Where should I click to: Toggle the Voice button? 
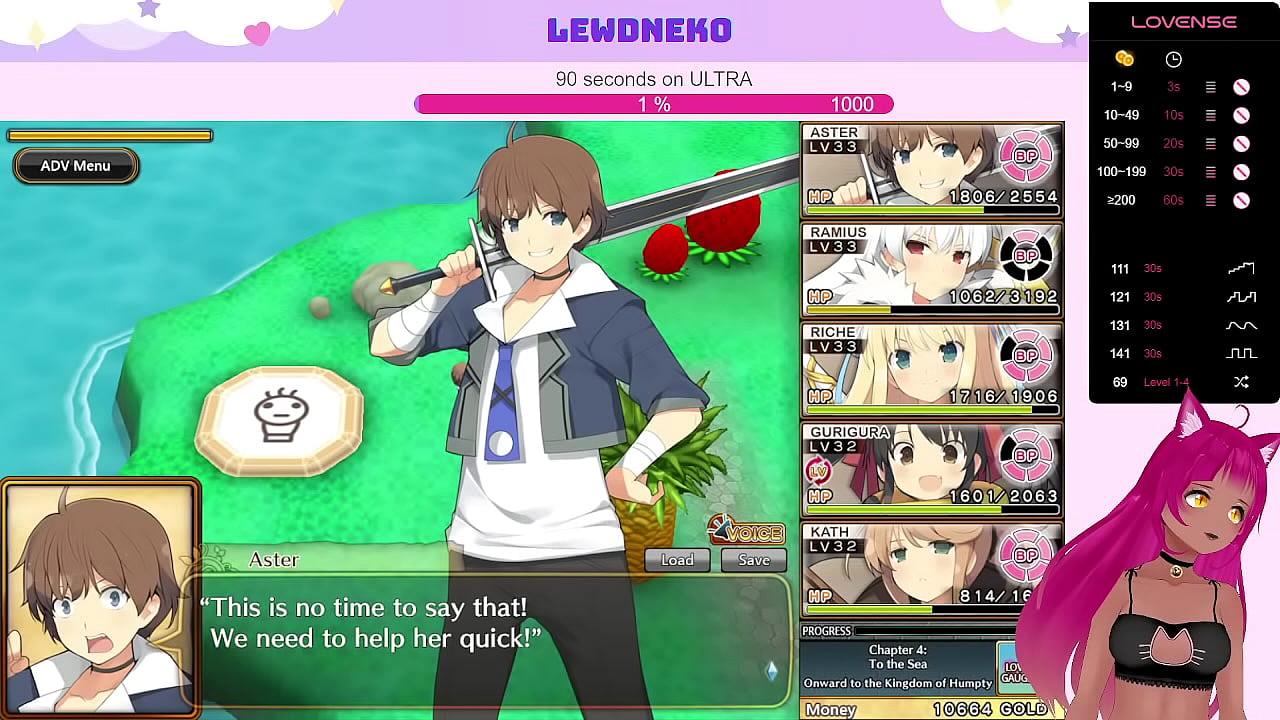(746, 530)
